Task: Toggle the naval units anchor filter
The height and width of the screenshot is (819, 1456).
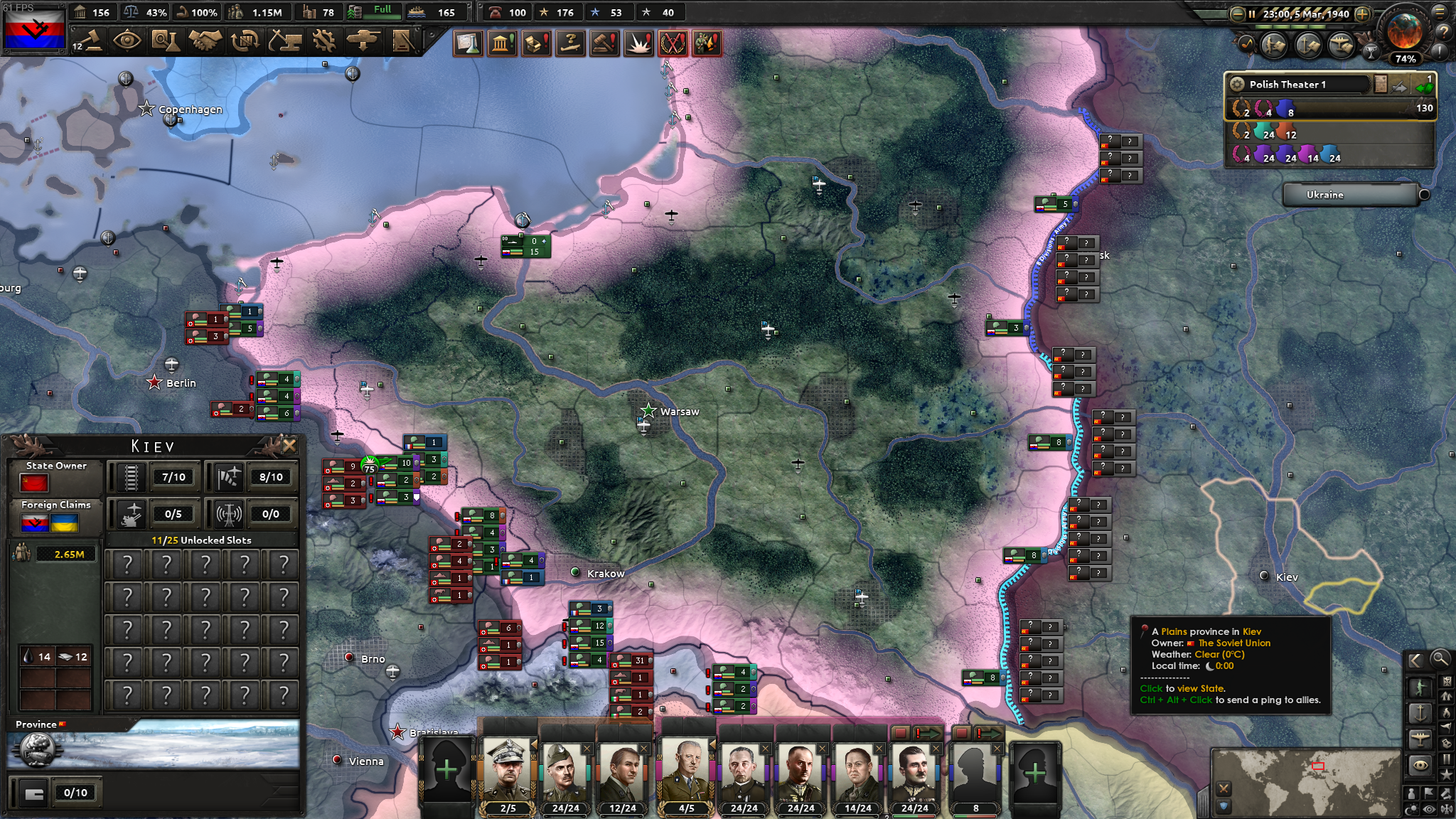Action: [x=1419, y=712]
